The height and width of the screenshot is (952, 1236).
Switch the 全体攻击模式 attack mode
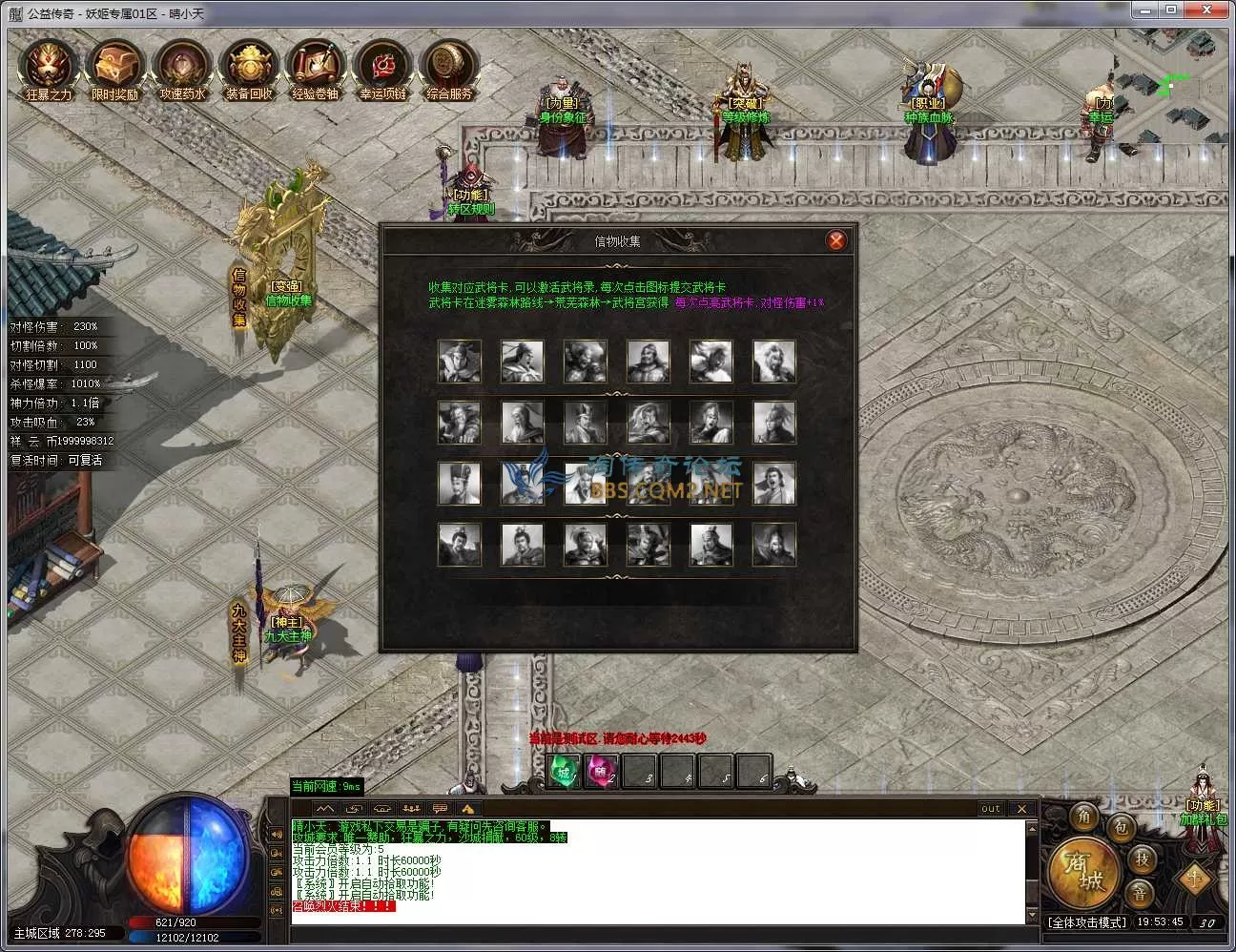1086,922
